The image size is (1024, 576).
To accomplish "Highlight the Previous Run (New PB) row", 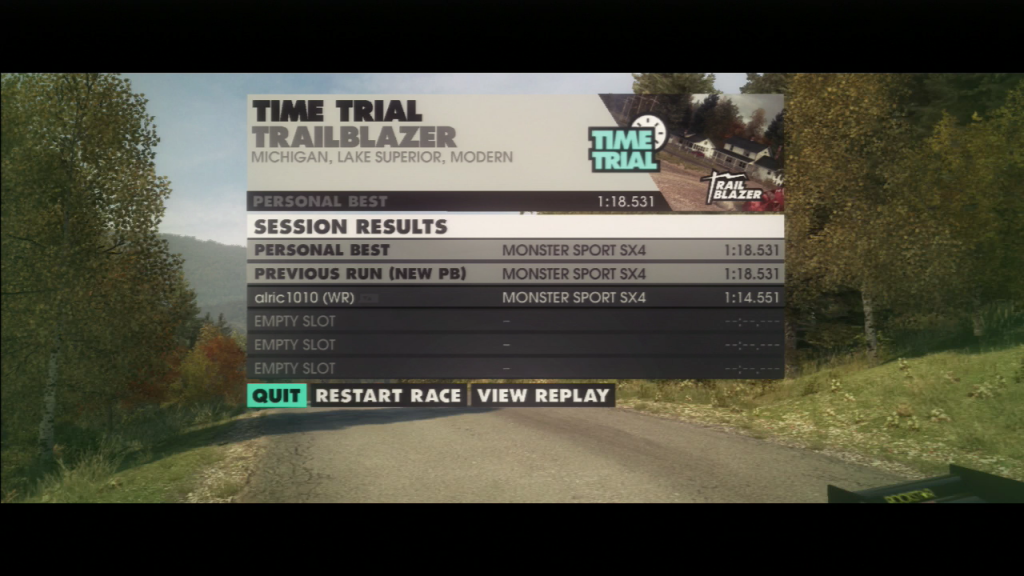I will pos(515,273).
